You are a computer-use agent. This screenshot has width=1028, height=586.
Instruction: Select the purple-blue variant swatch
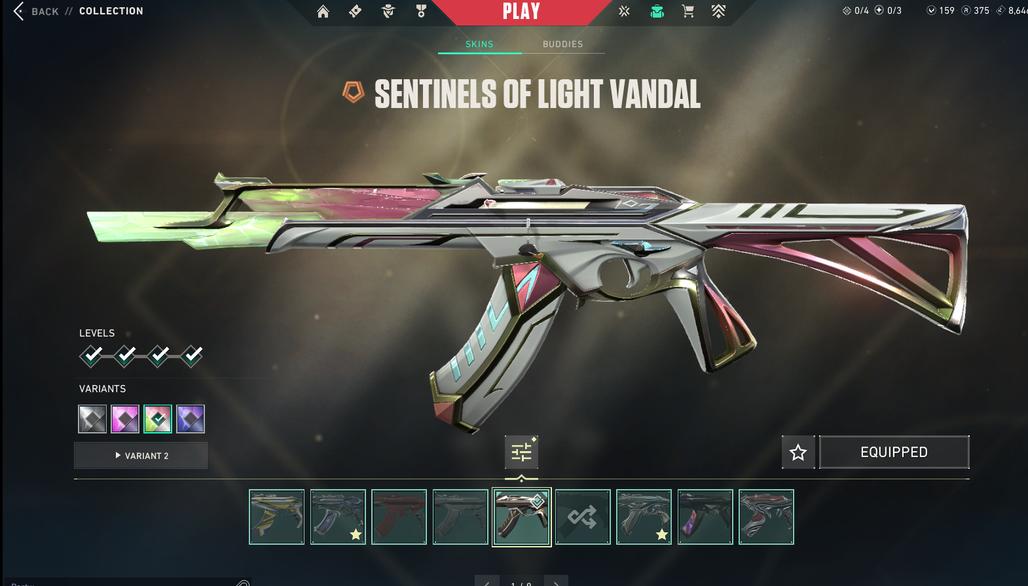190,419
